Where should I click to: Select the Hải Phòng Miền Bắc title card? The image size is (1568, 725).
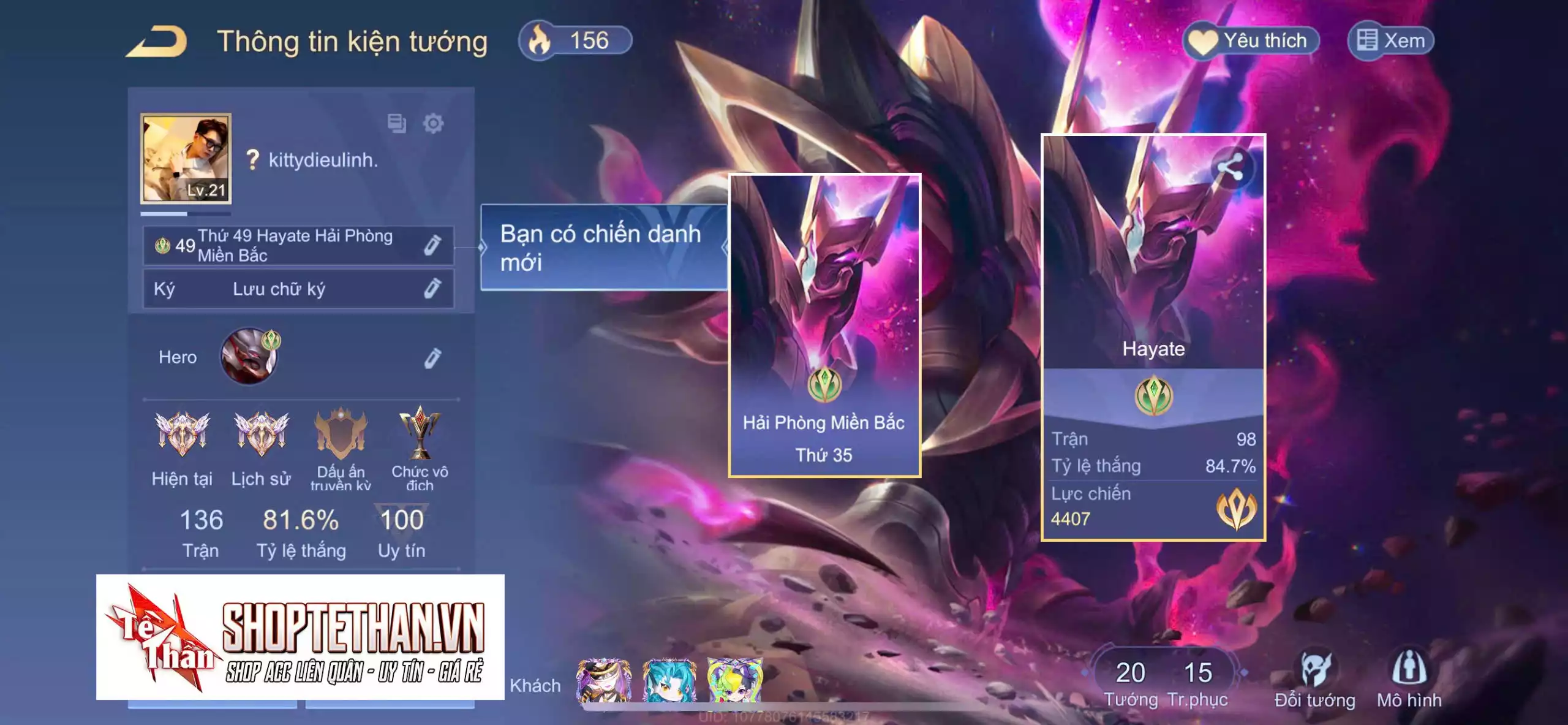824,325
